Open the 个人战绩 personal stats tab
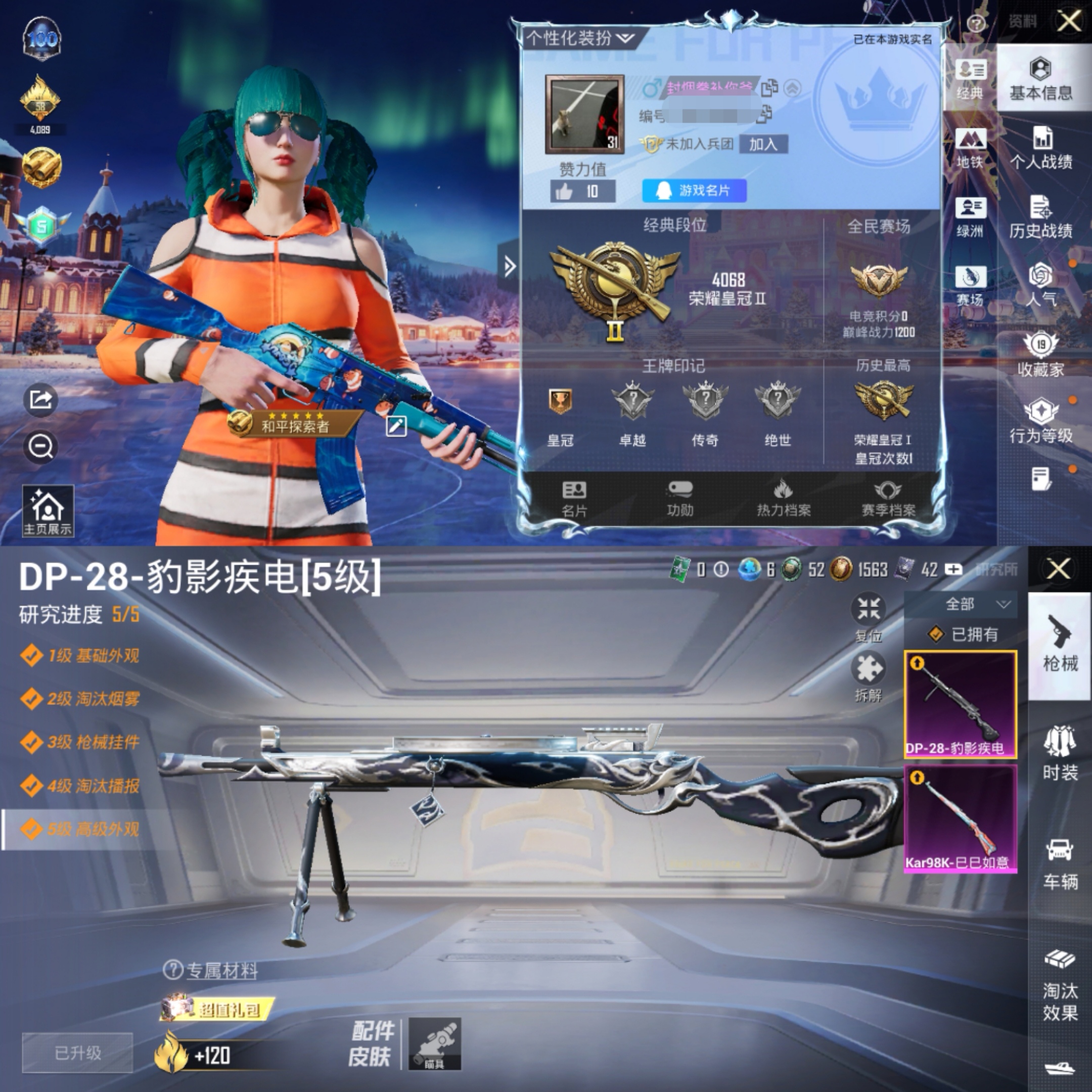 pos(1040,149)
